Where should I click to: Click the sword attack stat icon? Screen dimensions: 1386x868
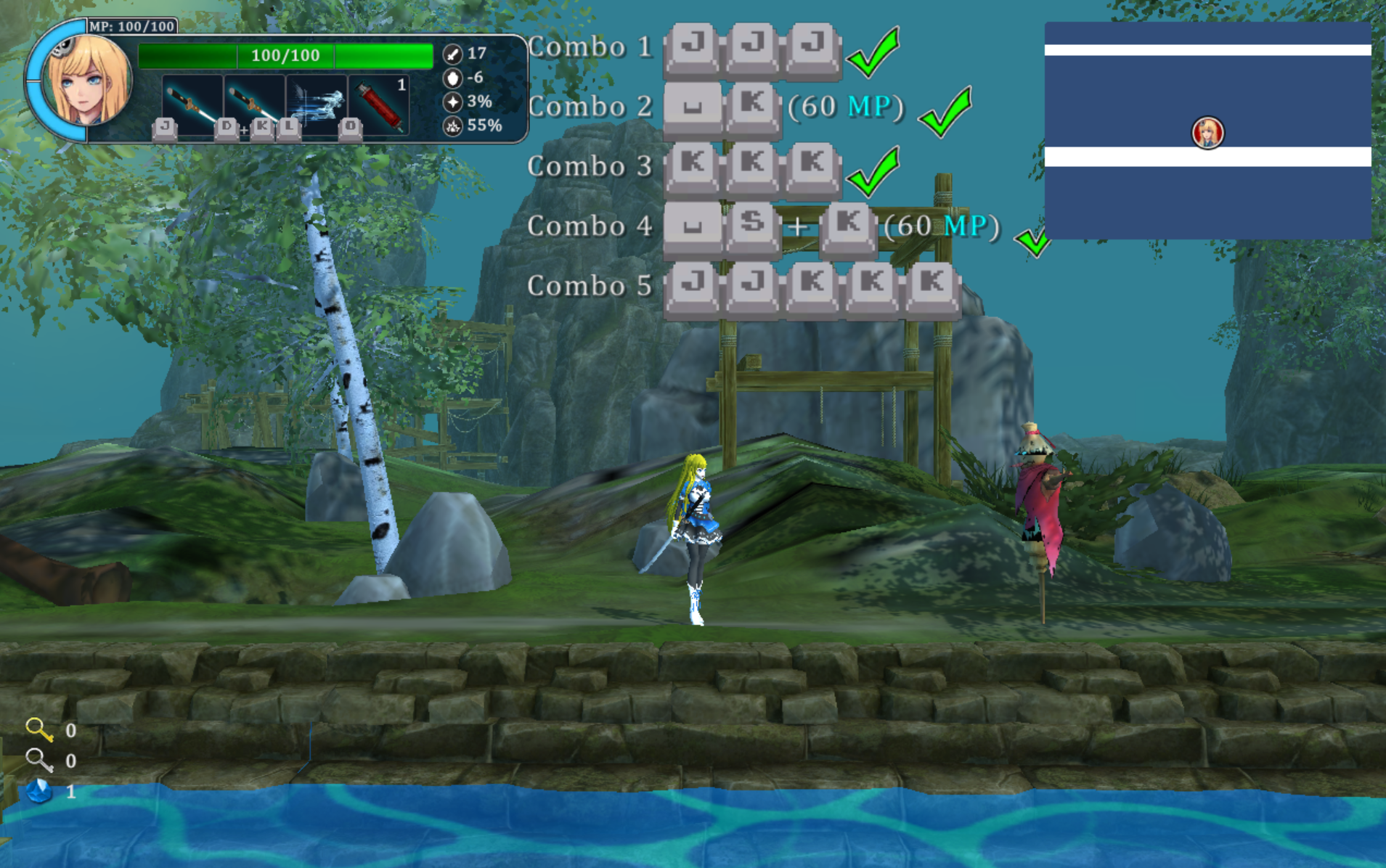[452, 54]
